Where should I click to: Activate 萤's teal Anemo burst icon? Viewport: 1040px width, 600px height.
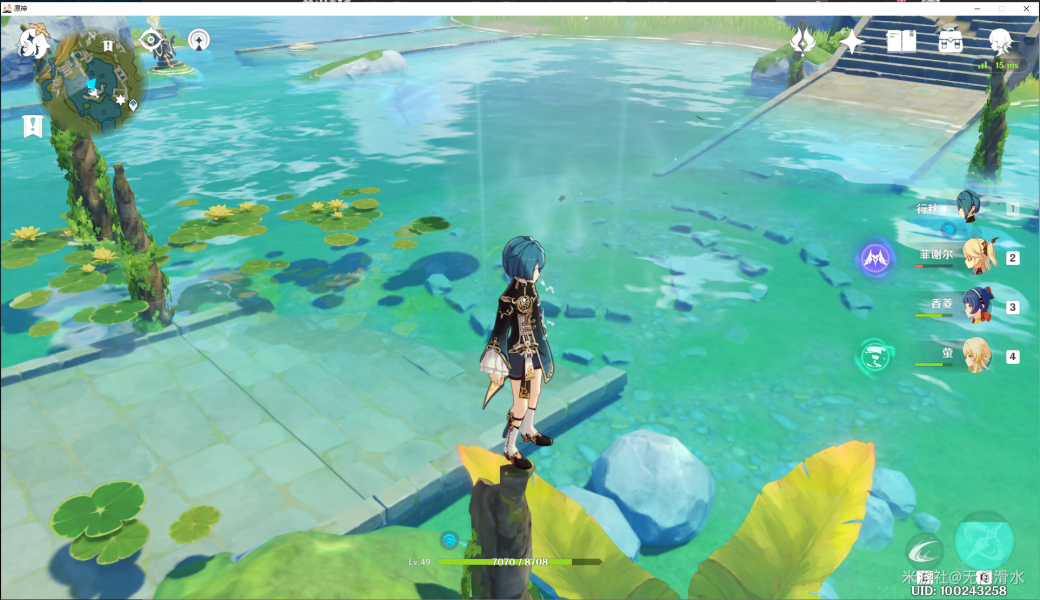[875, 356]
